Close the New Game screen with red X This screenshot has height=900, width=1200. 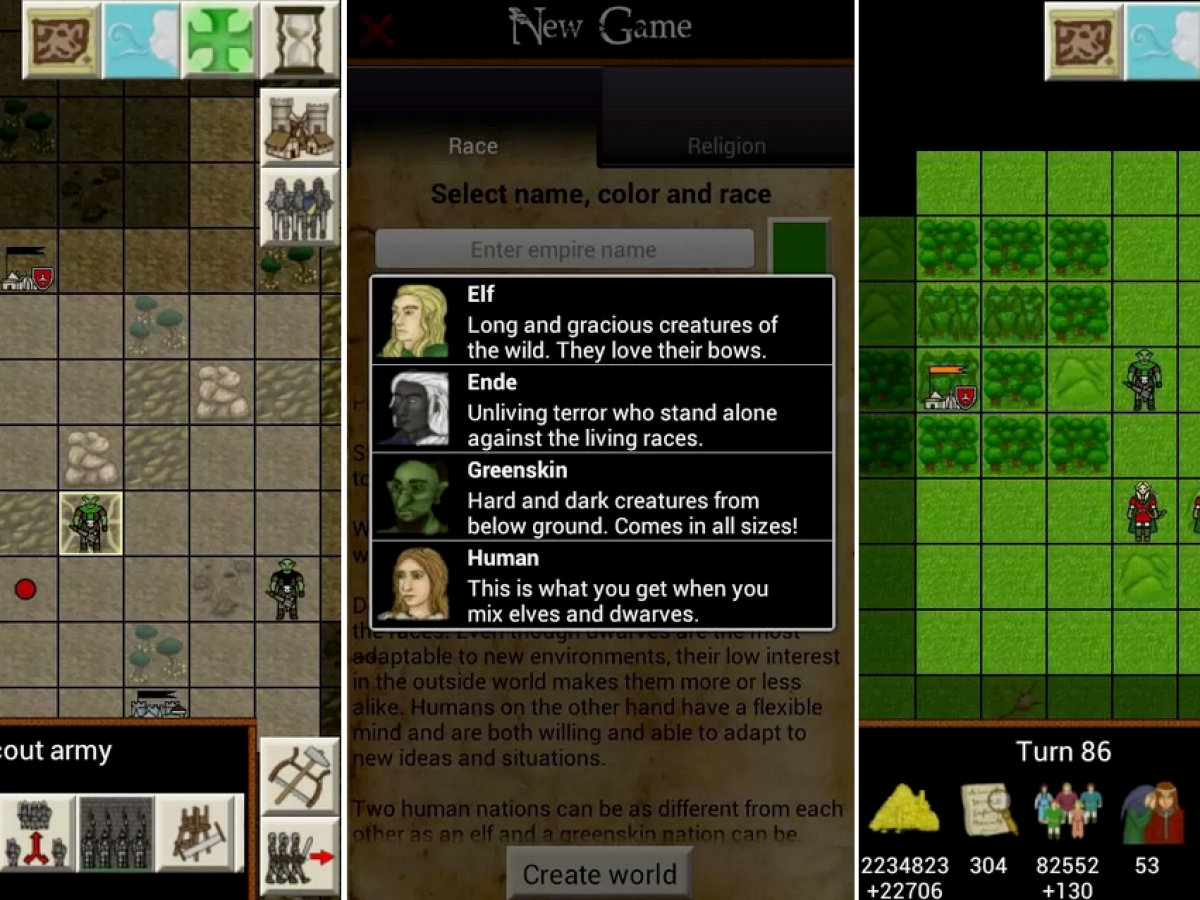pos(377,31)
